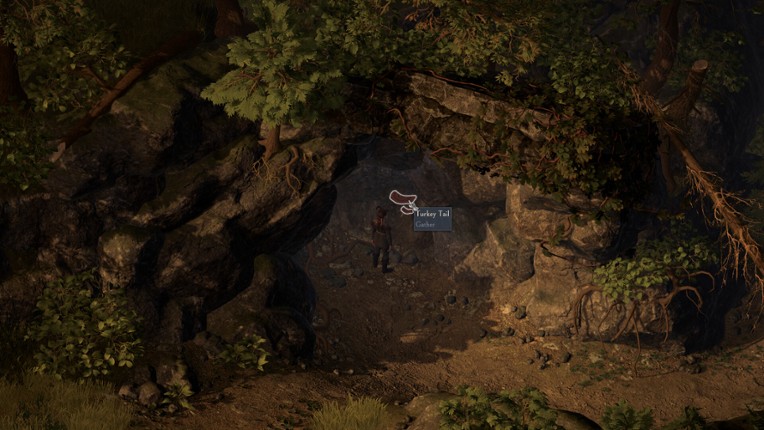
Task: Gather the outlined Turkey Tail mushroom
Action: pos(401,198)
